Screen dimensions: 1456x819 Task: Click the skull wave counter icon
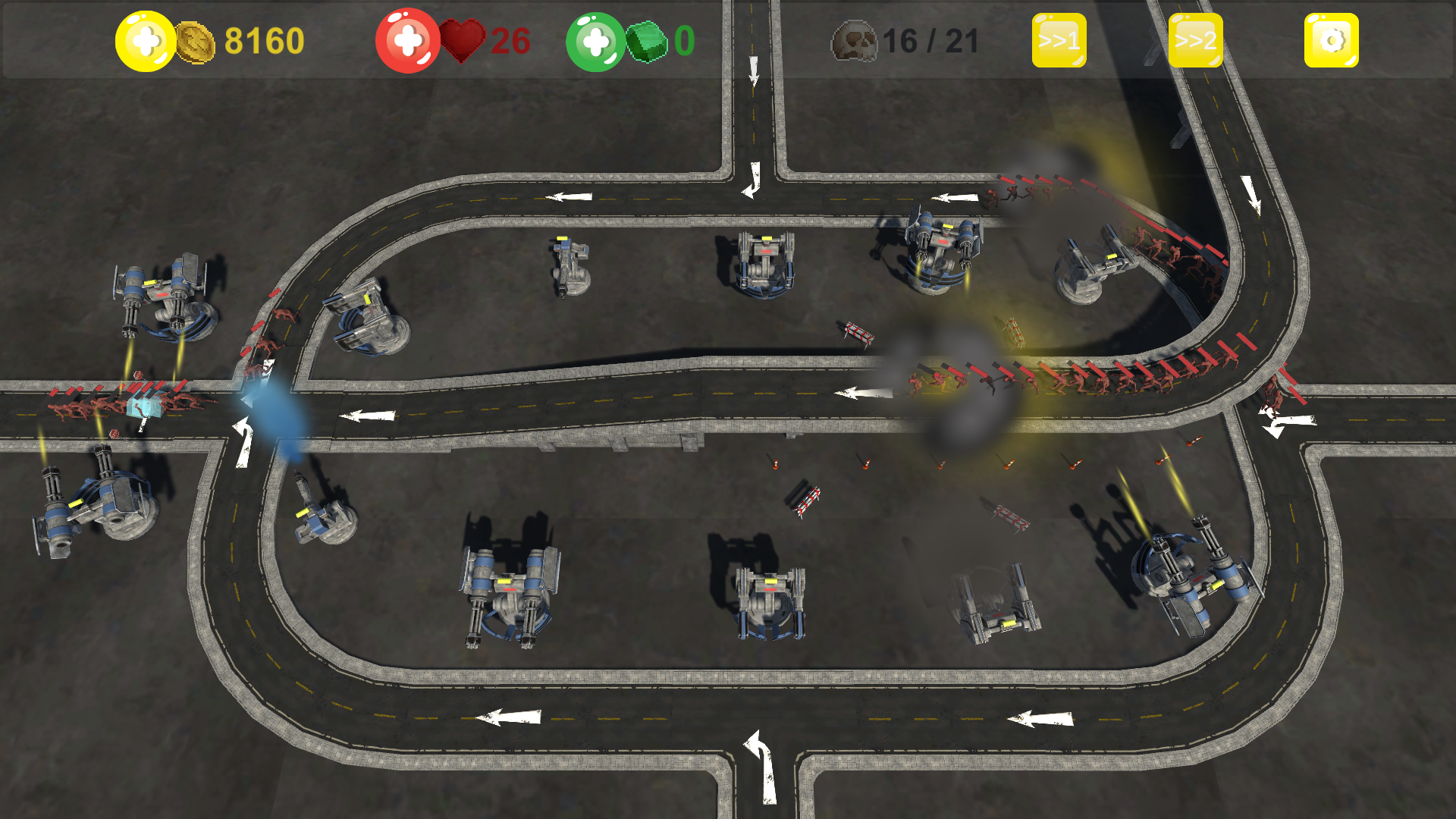(x=855, y=42)
